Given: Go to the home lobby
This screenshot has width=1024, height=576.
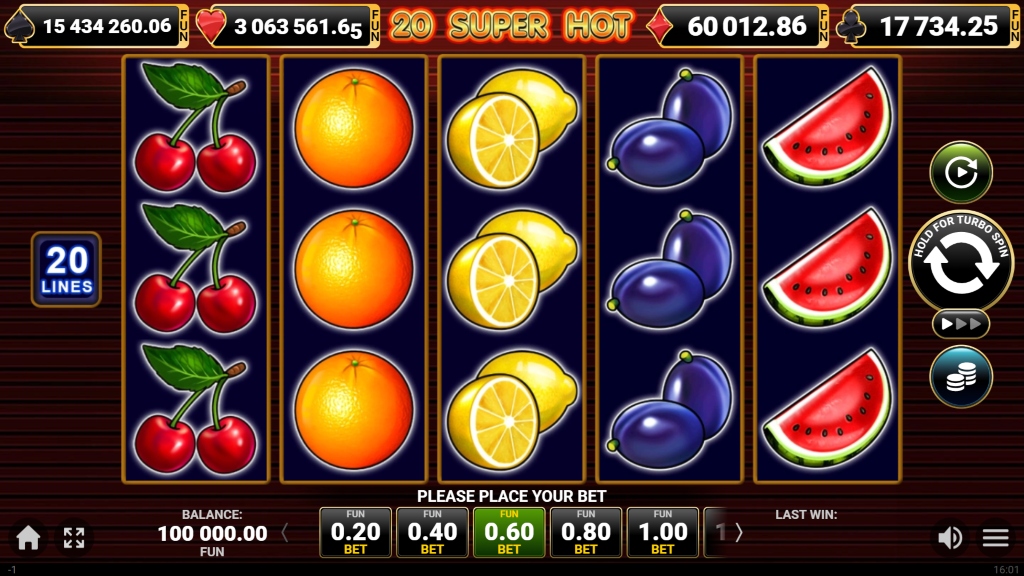Looking at the screenshot, I should 28,538.
